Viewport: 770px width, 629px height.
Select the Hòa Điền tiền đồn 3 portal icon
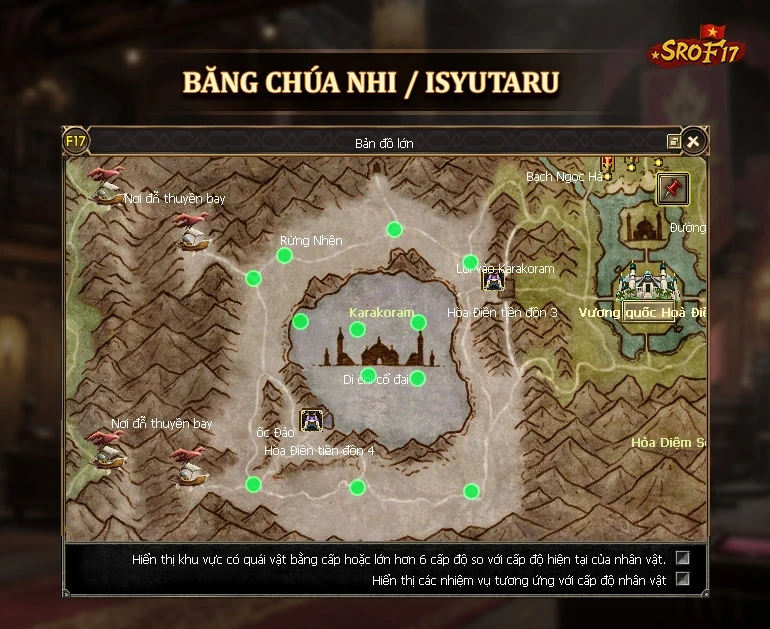[x=493, y=280]
